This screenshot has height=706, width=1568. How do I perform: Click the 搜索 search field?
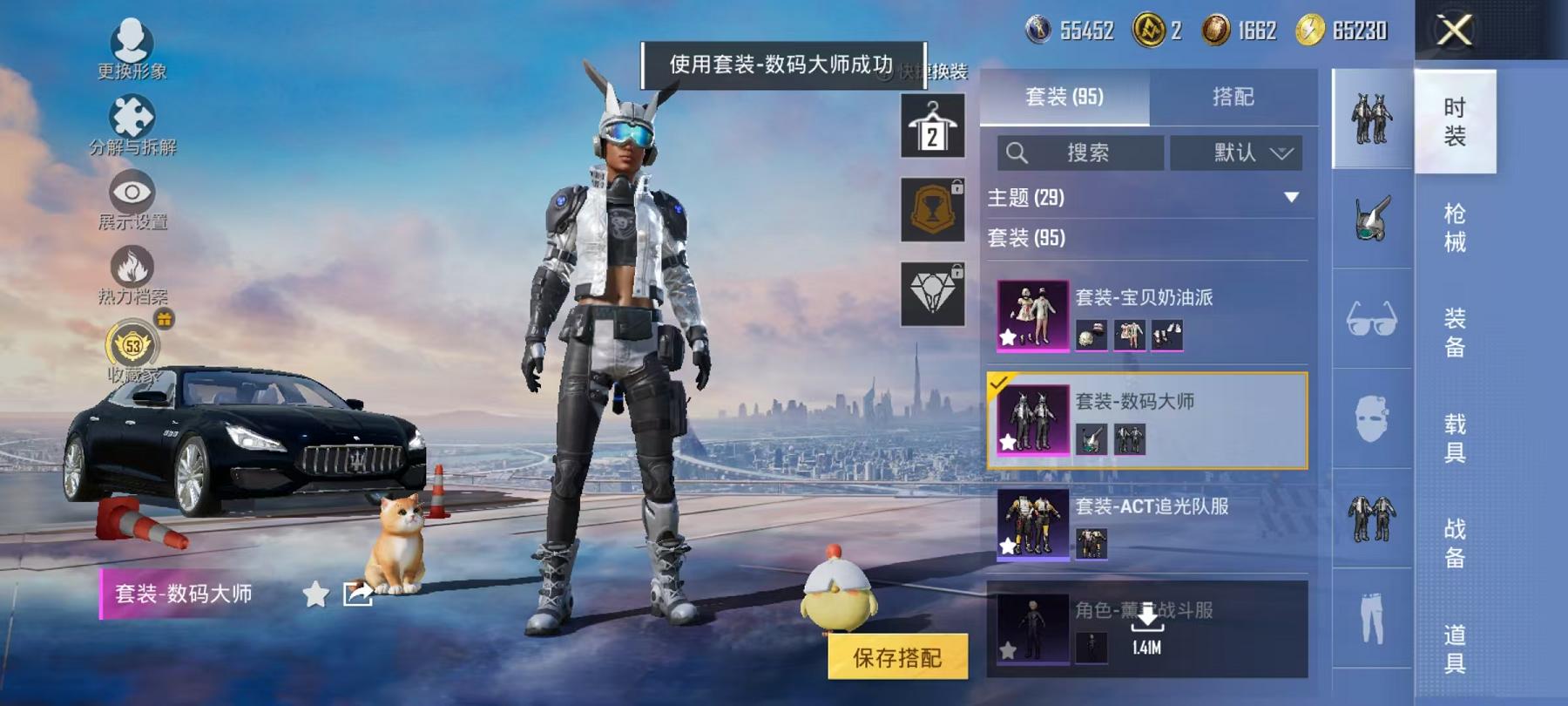pos(1080,153)
